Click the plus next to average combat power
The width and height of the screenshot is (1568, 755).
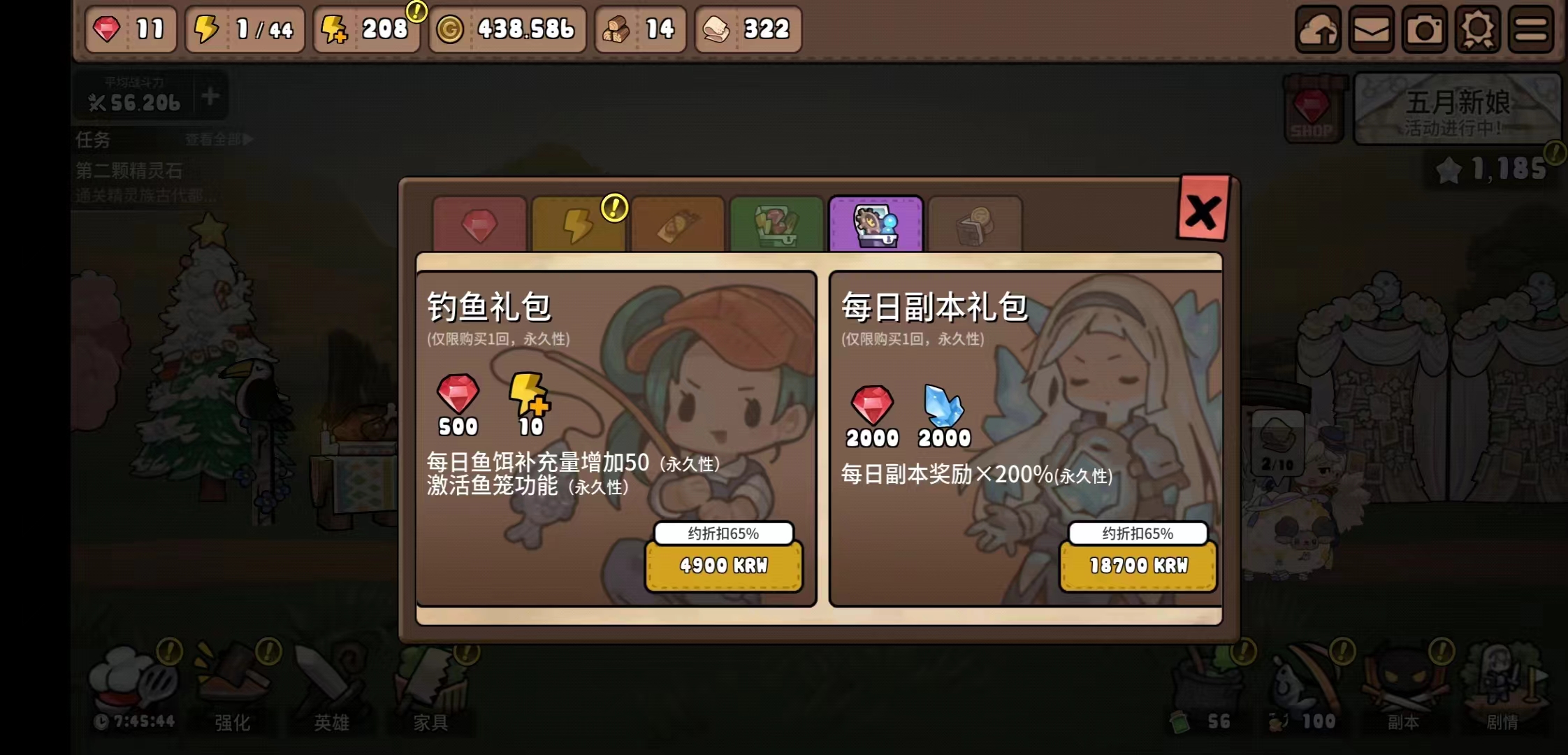209,98
